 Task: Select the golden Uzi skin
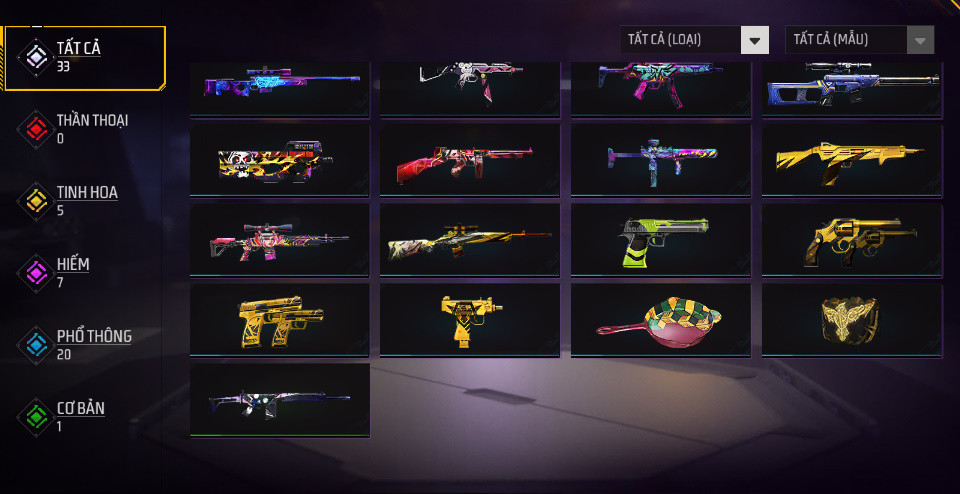[x=469, y=319]
